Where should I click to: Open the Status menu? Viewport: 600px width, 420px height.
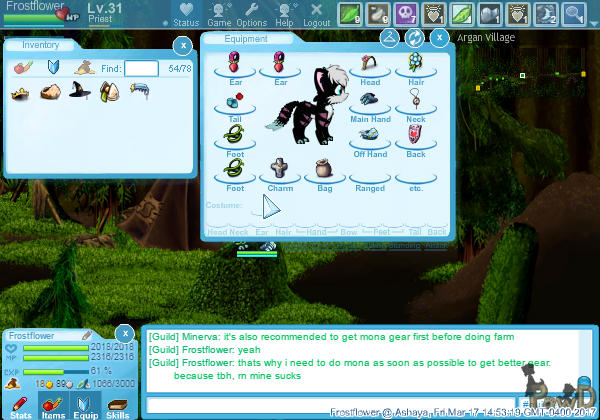click(185, 14)
